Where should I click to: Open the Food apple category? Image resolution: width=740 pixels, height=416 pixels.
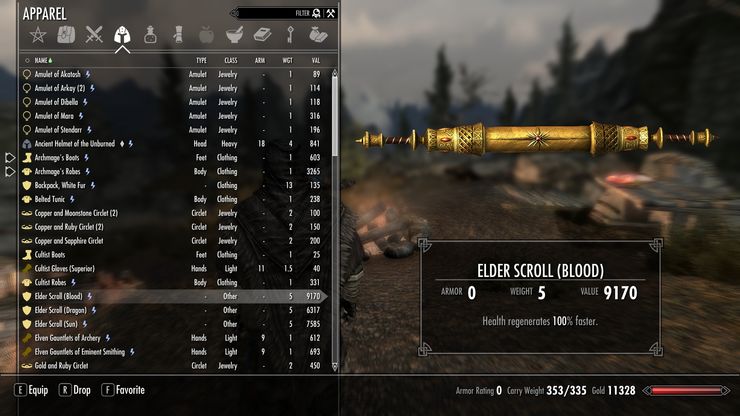pos(206,36)
